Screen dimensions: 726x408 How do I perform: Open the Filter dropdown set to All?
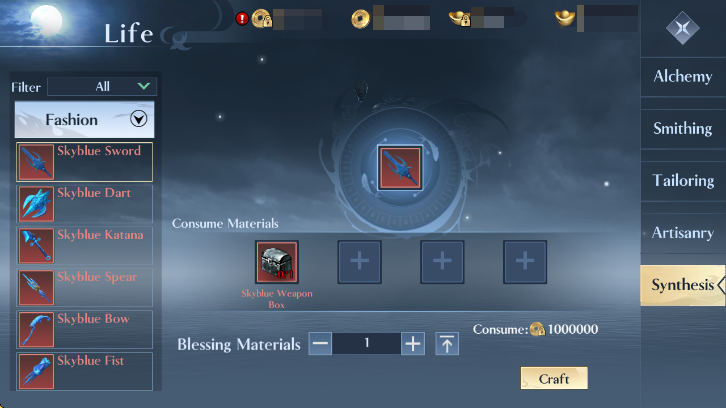[102, 87]
